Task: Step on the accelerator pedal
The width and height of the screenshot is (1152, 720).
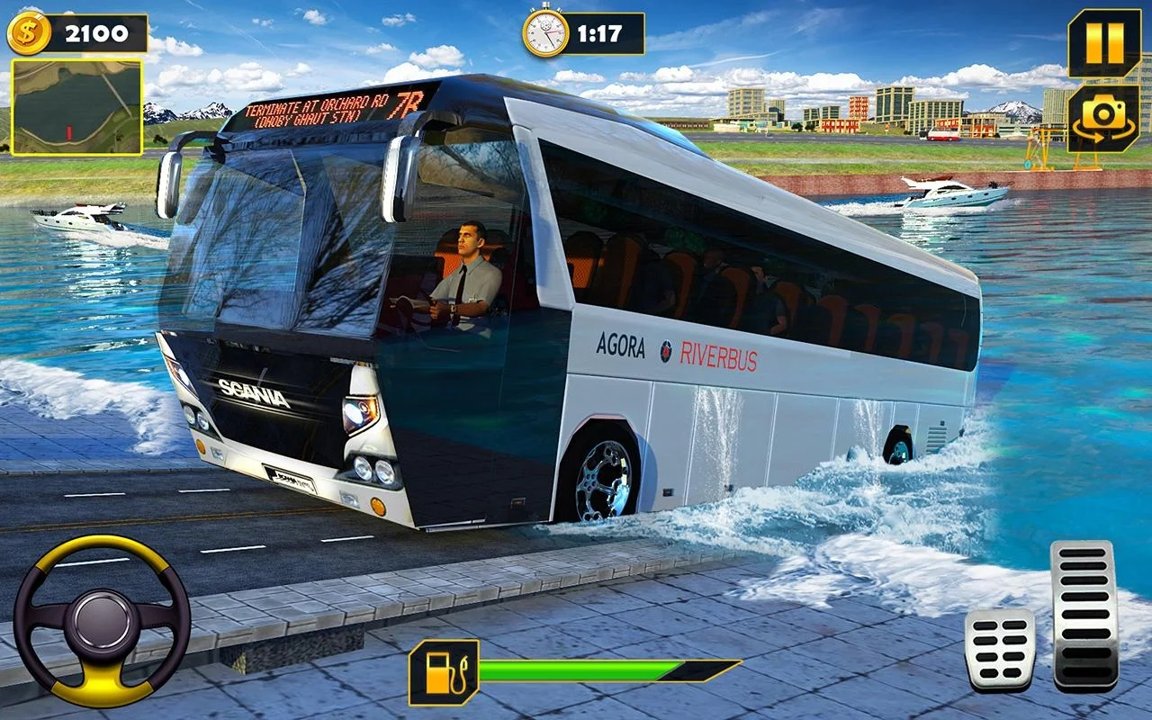Action: pyautogui.click(x=1084, y=615)
